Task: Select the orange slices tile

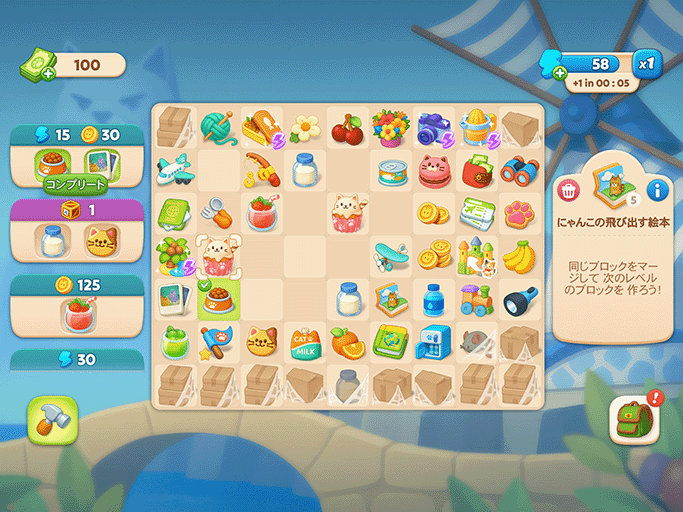Action: 346,343
